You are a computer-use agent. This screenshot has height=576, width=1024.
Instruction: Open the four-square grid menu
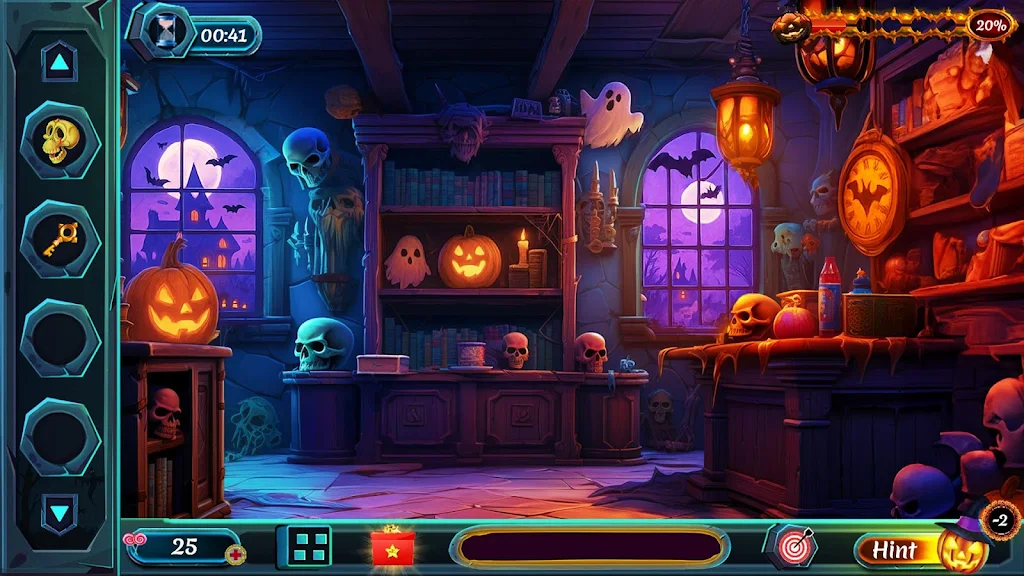coord(310,546)
